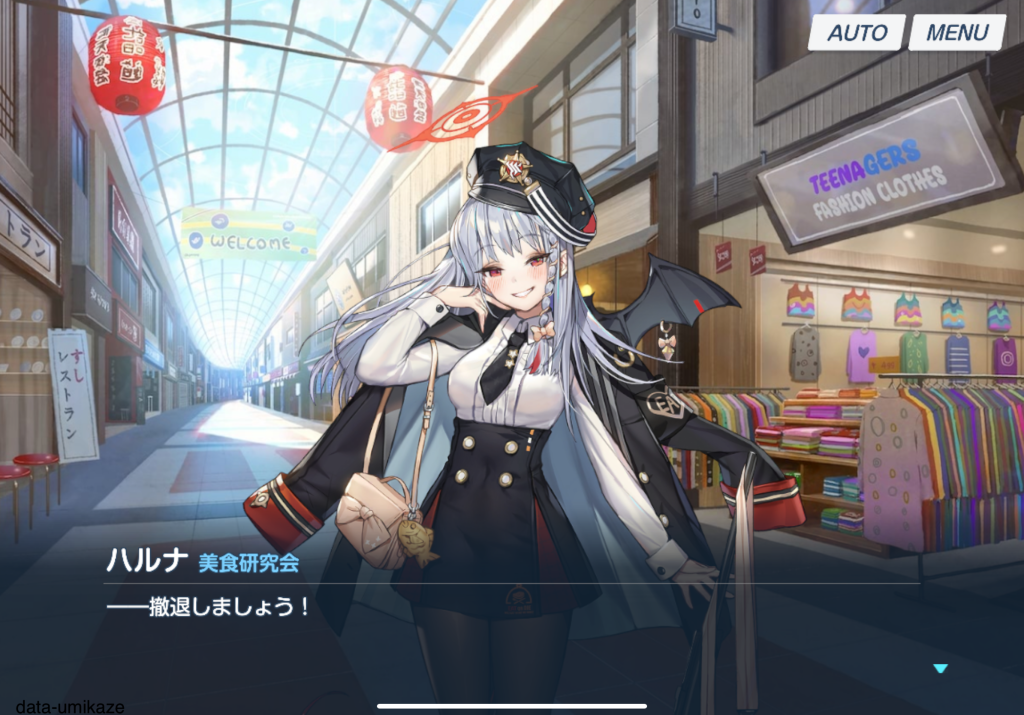Enable AUTO dialogue playback

pyautogui.click(x=857, y=32)
